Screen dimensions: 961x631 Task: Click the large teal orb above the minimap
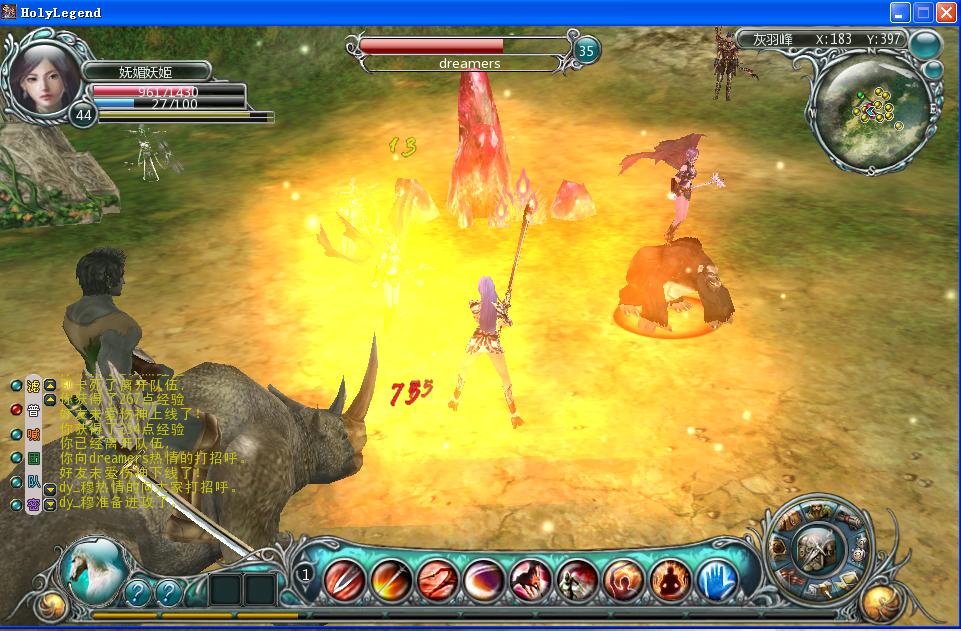click(926, 43)
